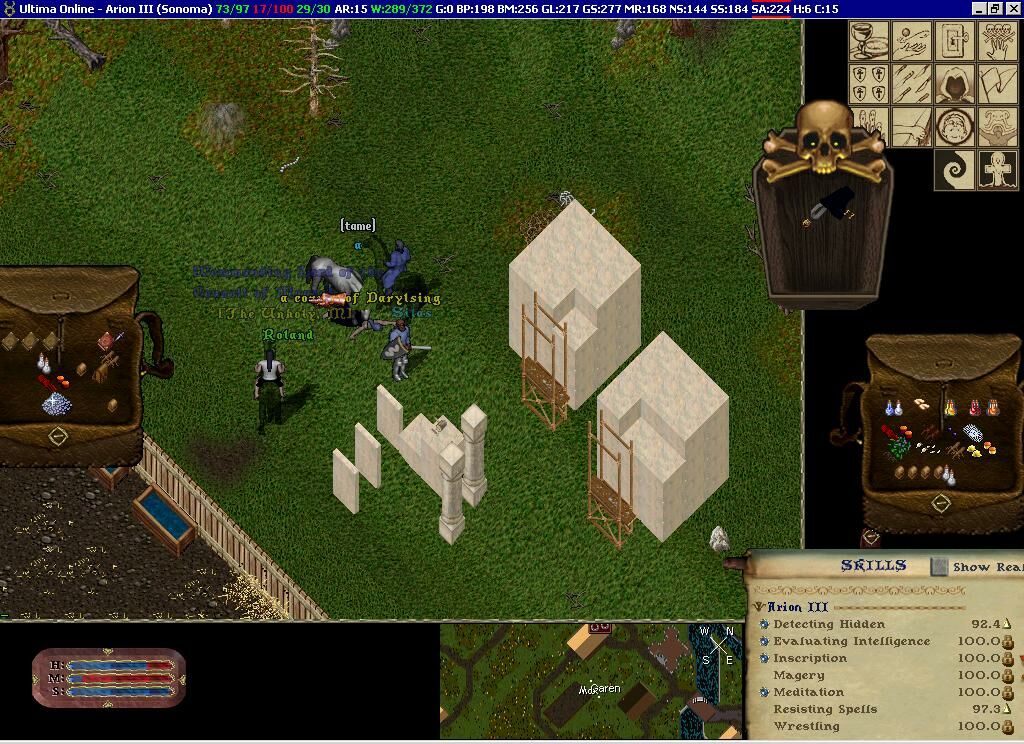Toggle the Magery skill lock icon
Image resolution: width=1024 pixels, height=744 pixels.
[x=1007, y=675]
